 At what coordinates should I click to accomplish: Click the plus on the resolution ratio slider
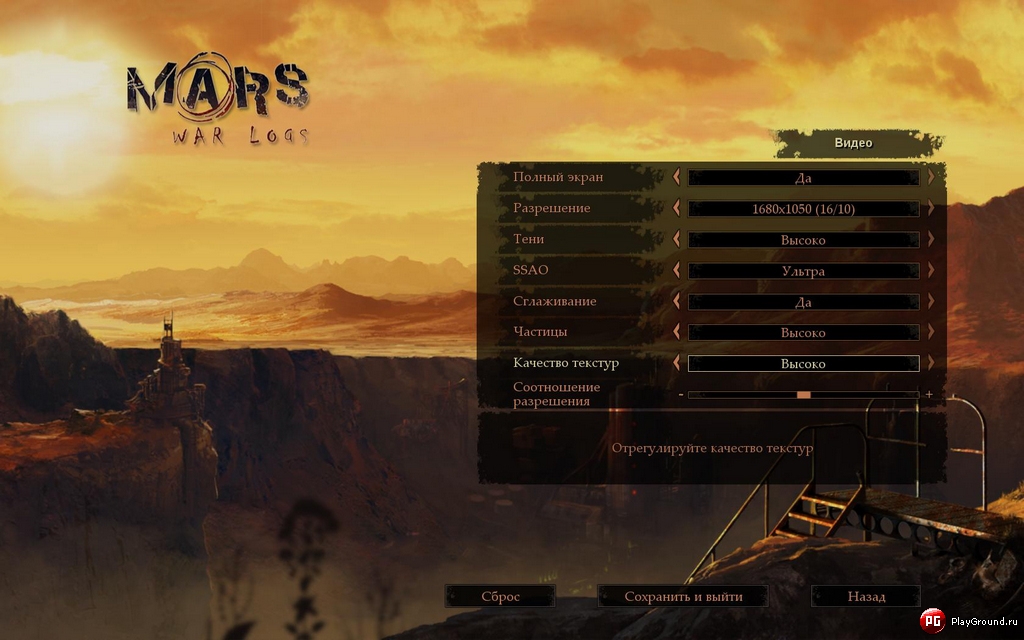pyautogui.click(x=929, y=395)
